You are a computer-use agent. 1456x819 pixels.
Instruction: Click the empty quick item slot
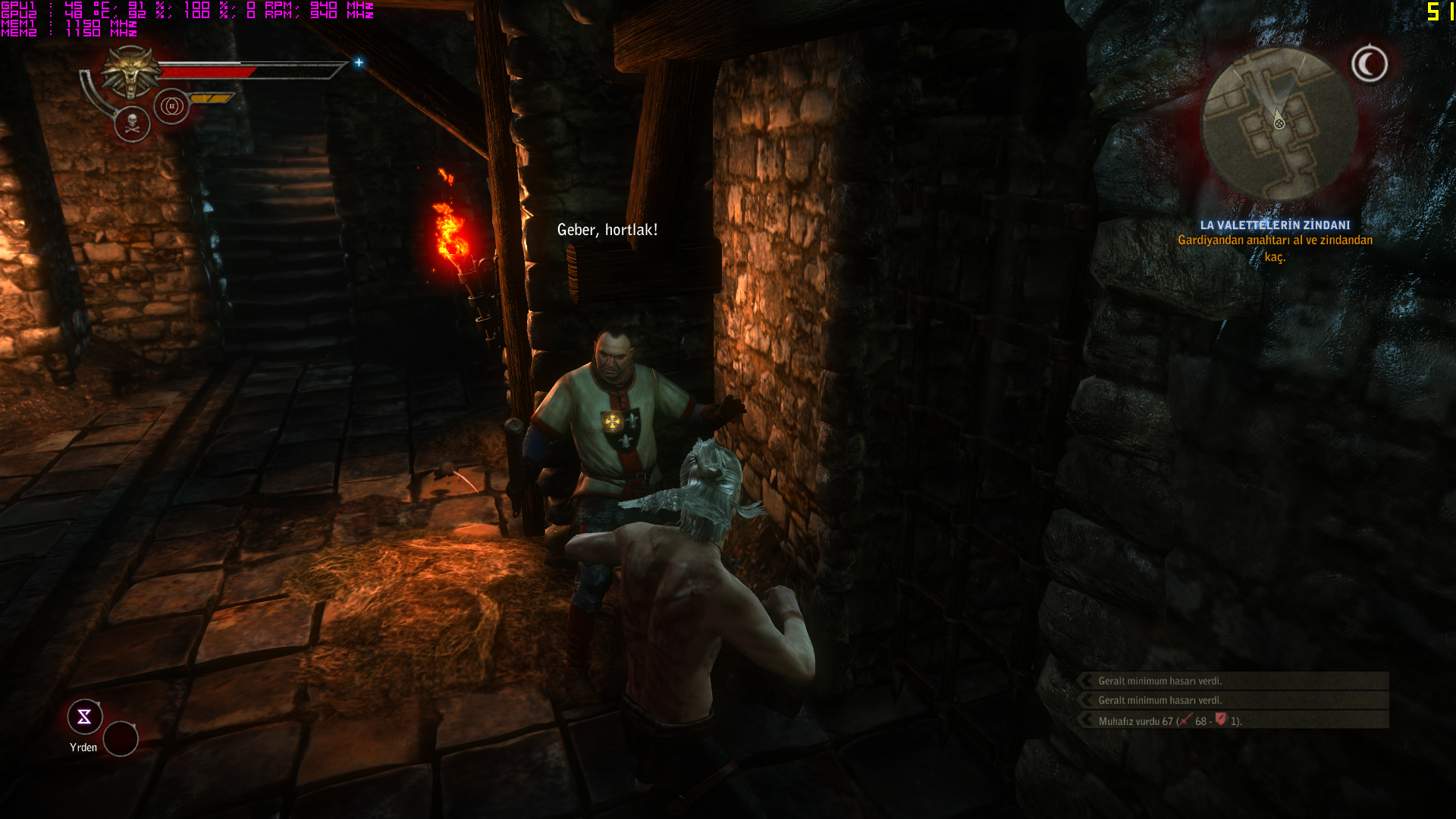[121, 739]
